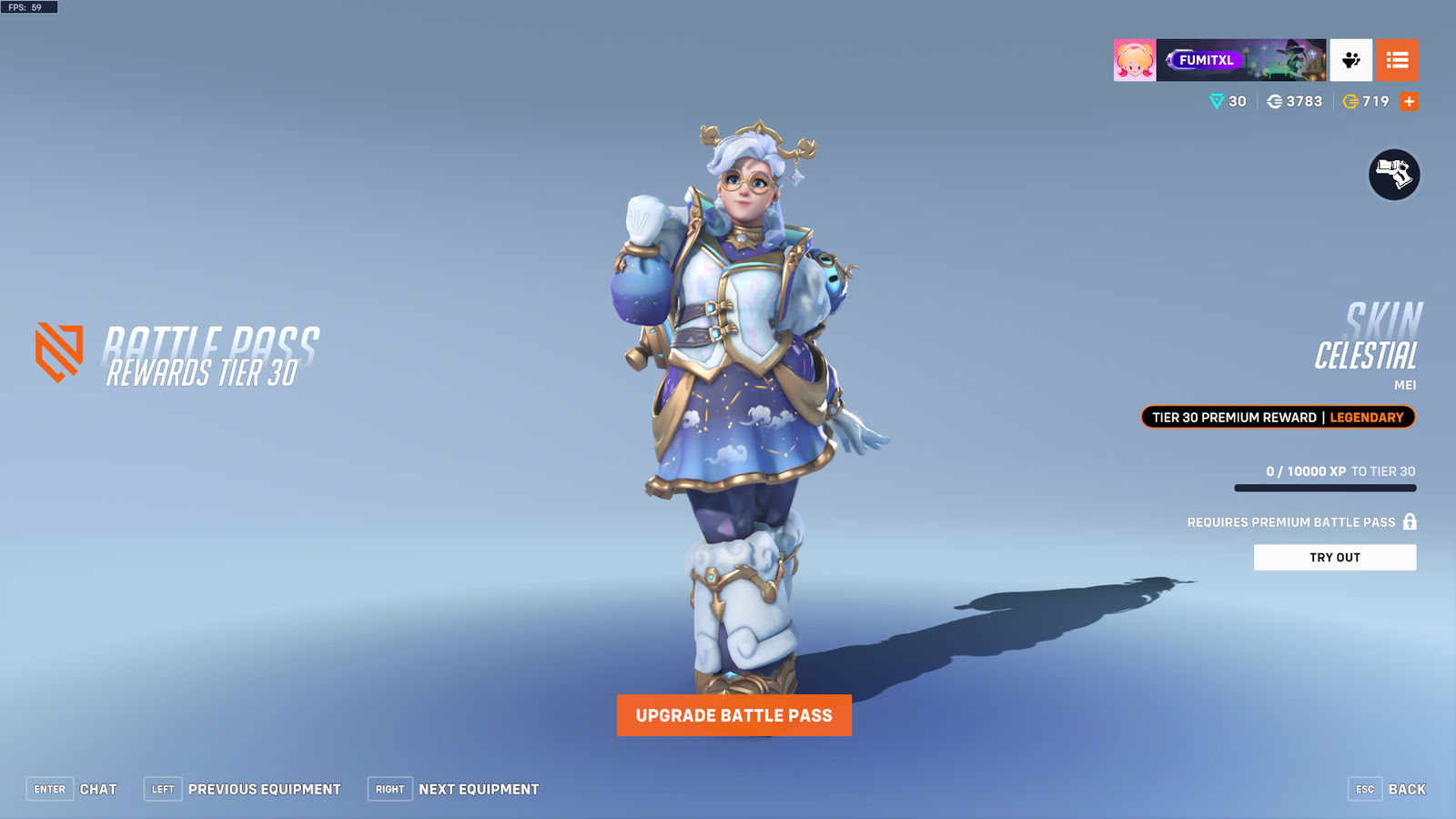Click the TIER 30 PREMIUM REWARD LEGENDARY badge

coord(1278,417)
